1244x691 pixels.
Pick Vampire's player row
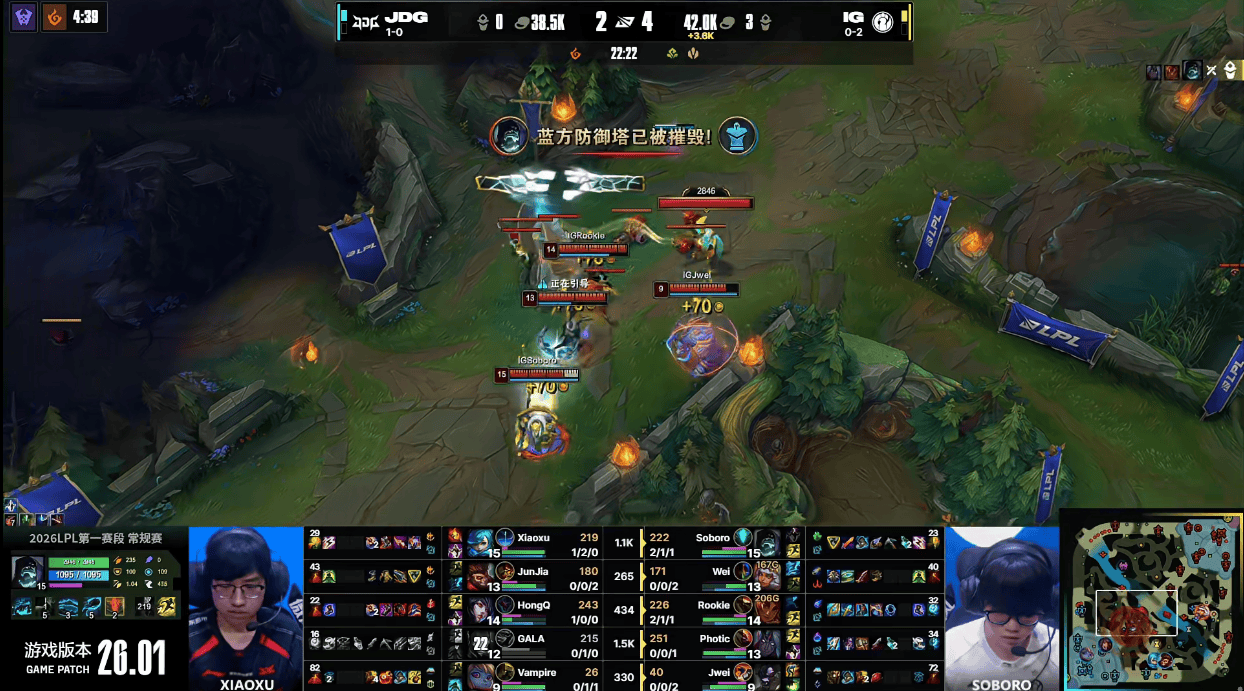535,675
